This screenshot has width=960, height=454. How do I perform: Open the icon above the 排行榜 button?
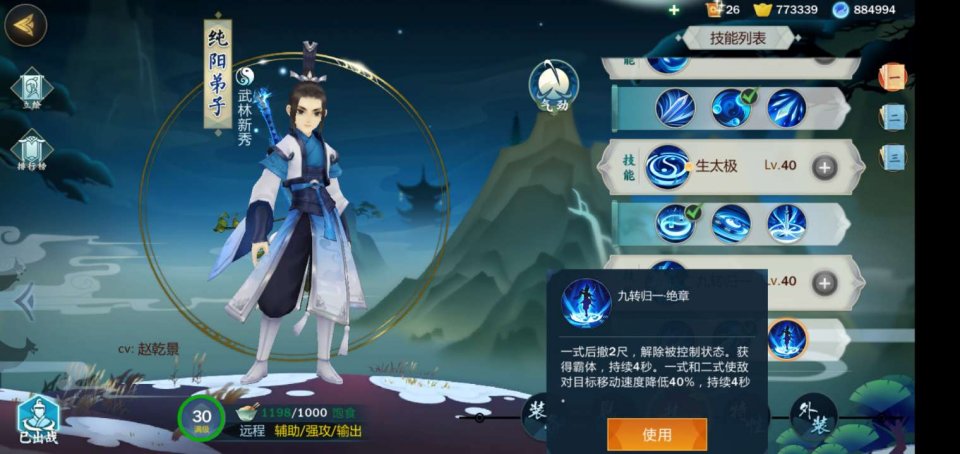coord(31,87)
